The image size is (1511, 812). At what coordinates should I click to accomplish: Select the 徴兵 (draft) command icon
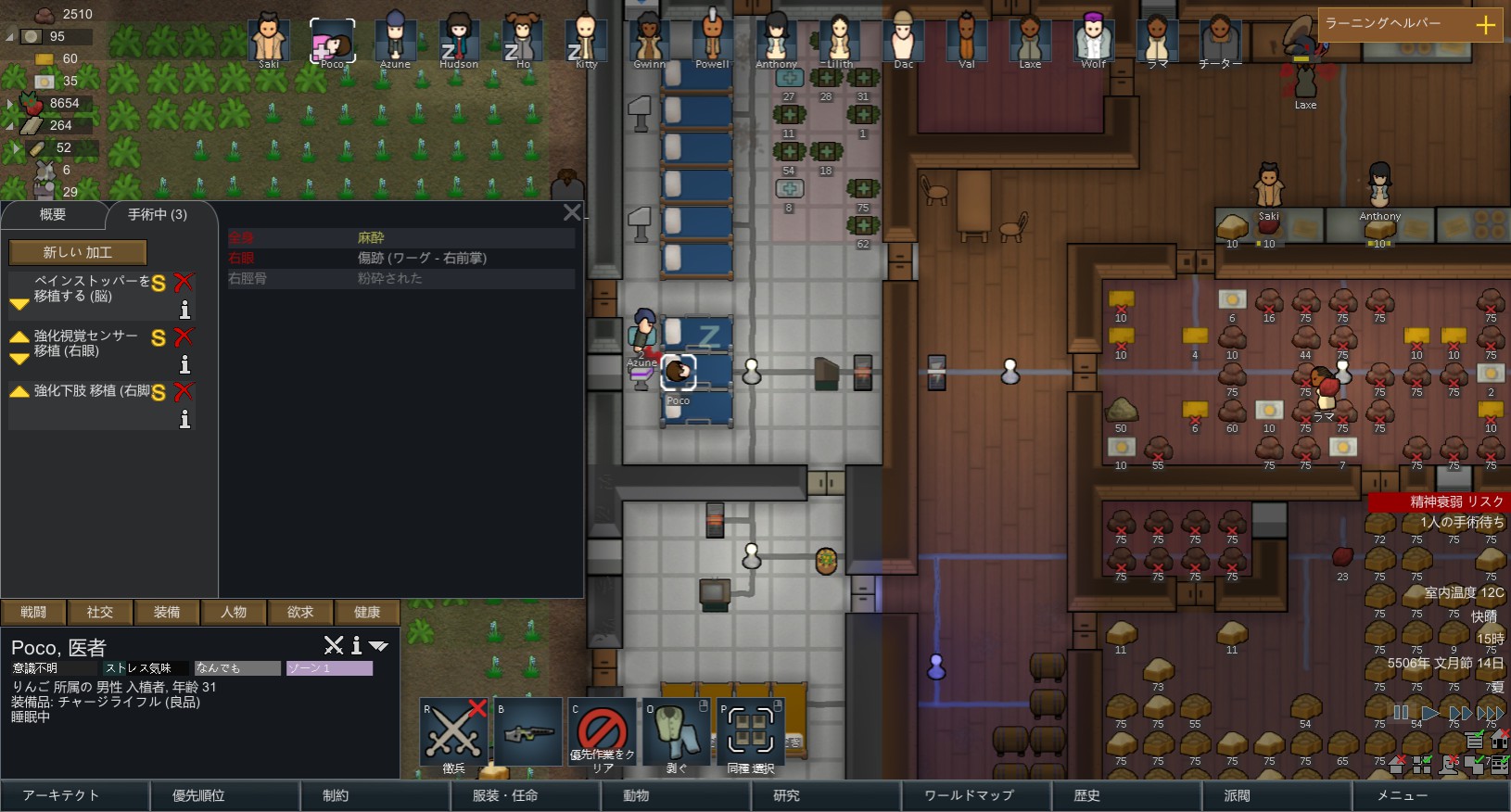click(x=453, y=730)
